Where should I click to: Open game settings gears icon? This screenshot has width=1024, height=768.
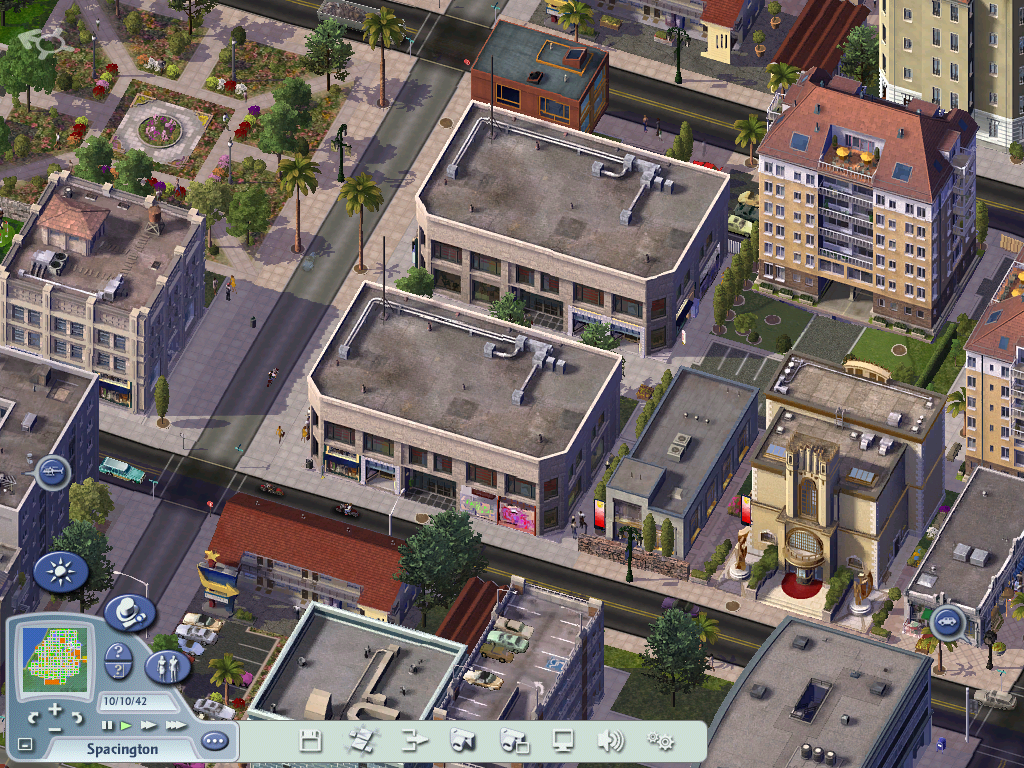(660, 741)
